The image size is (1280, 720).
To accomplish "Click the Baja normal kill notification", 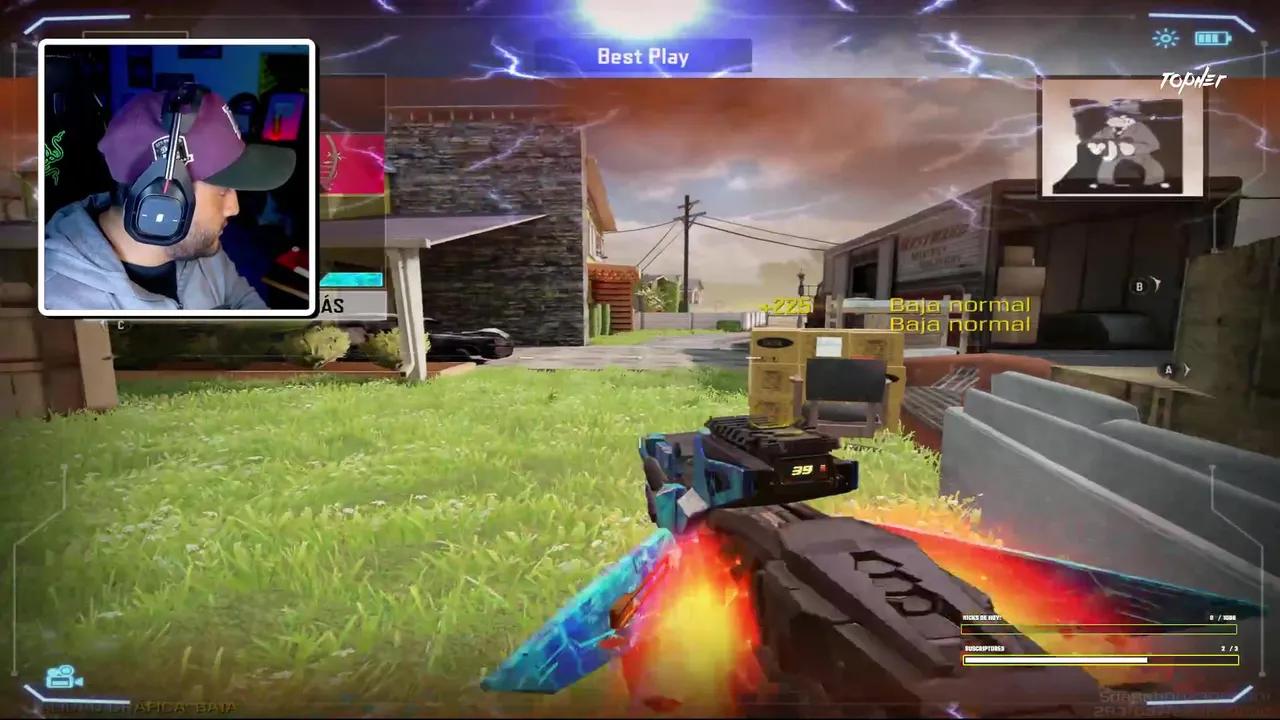I will click(958, 304).
